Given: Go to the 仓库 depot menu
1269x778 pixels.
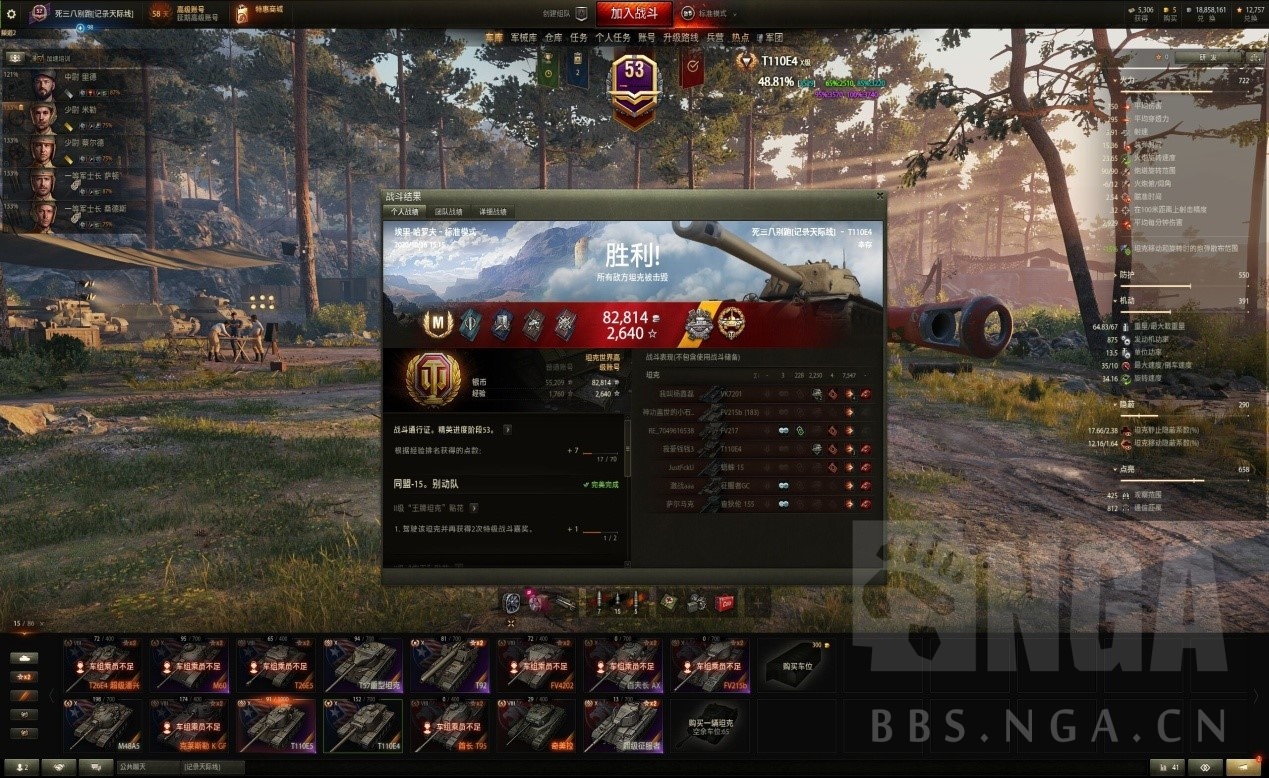Looking at the screenshot, I should (553, 38).
